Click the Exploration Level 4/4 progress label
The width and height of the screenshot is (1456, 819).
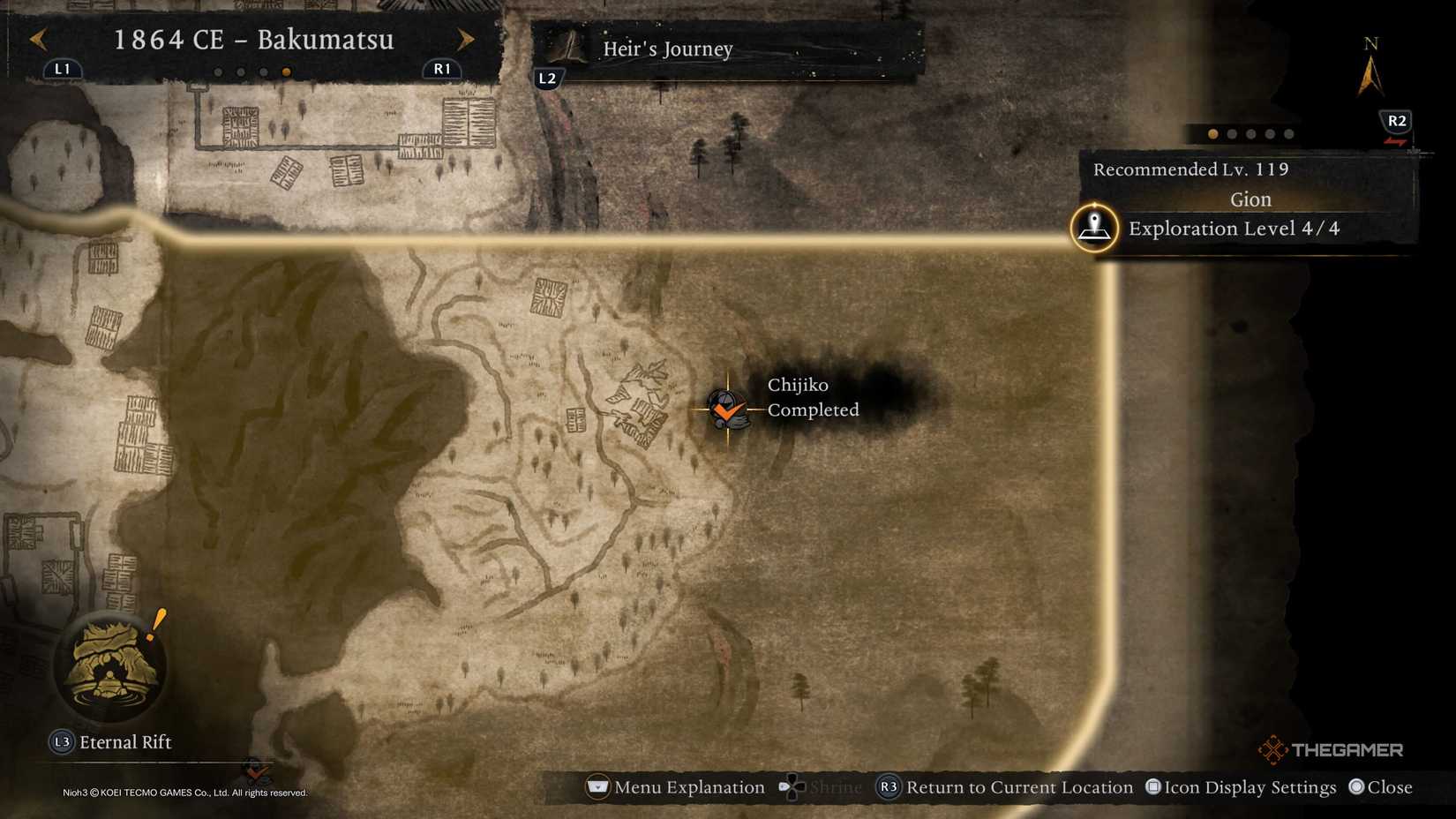[x=1233, y=228]
